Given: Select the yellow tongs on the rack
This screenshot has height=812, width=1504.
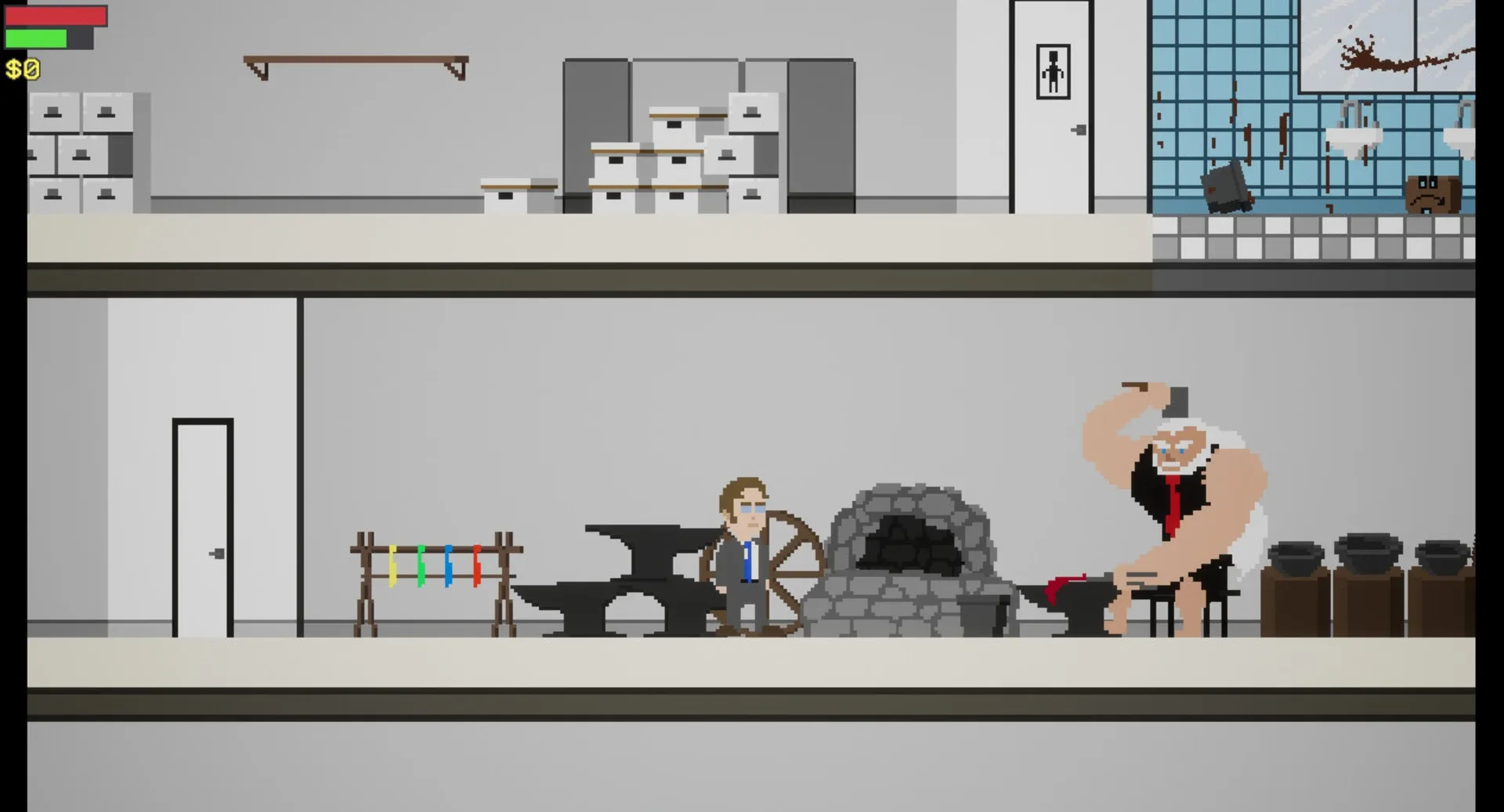Looking at the screenshot, I should [393, 565].
